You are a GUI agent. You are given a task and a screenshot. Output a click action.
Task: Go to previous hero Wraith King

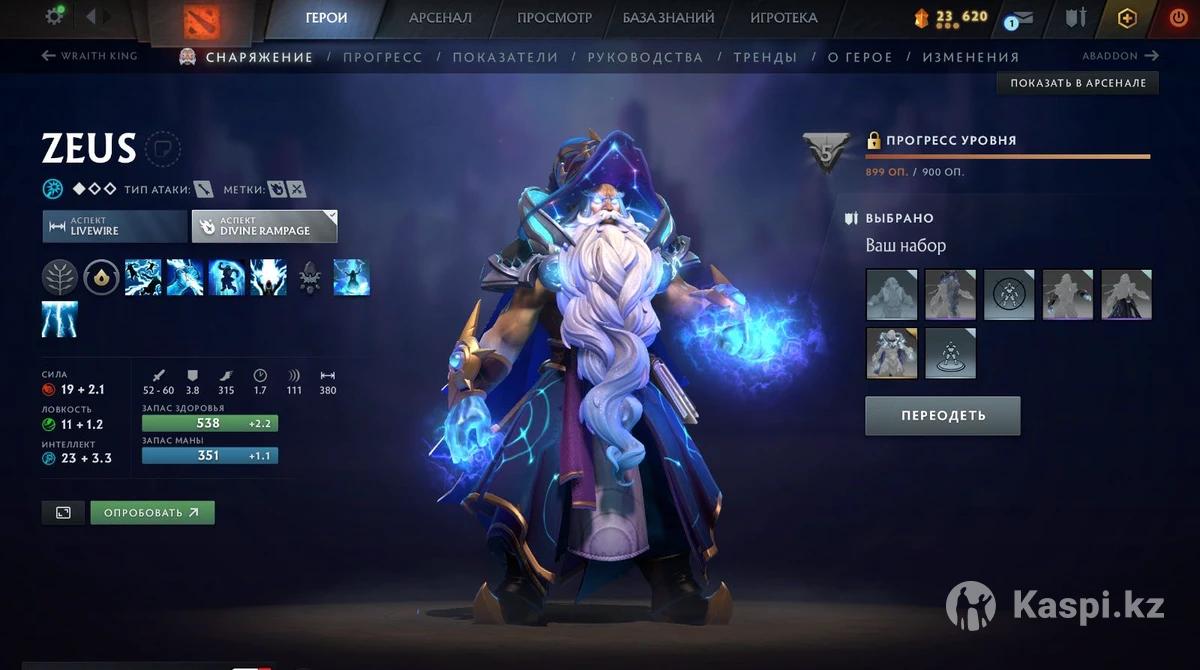90,56
